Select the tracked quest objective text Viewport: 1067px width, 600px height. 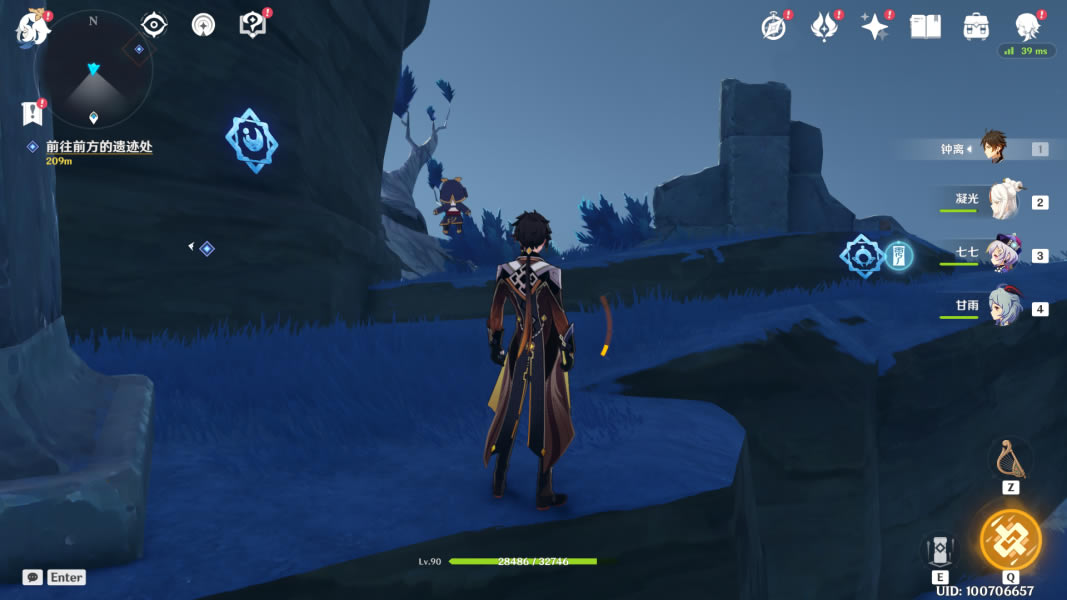[x=98, y=147]
